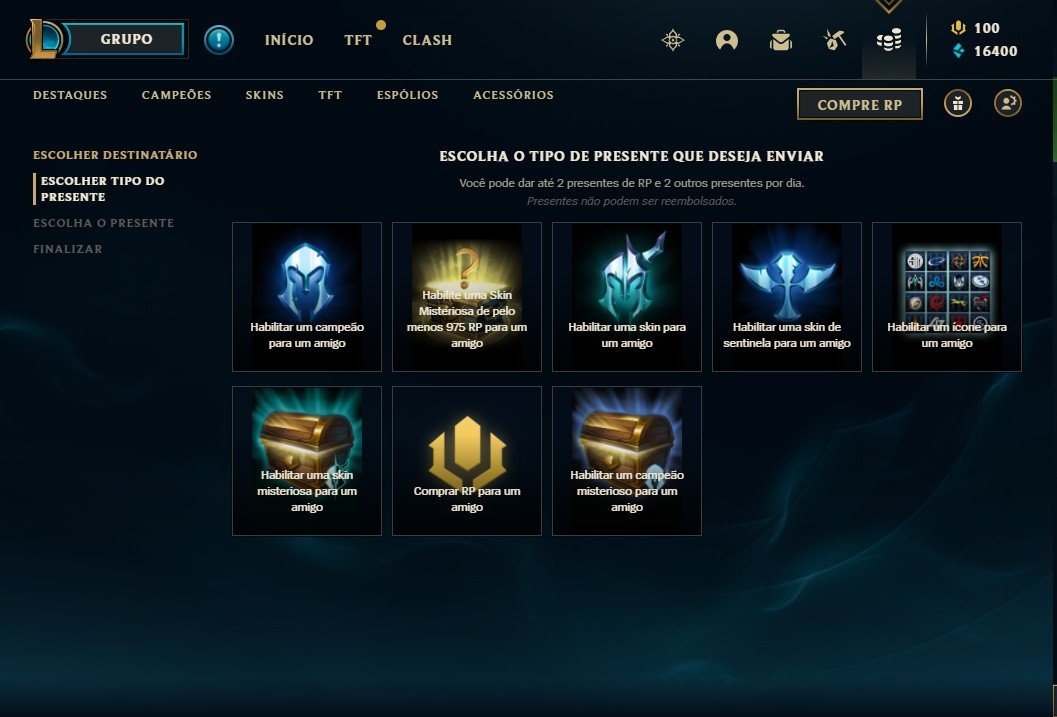1057x717 pixels.
Task: Open the loot hammer icon
Action: 835,40
